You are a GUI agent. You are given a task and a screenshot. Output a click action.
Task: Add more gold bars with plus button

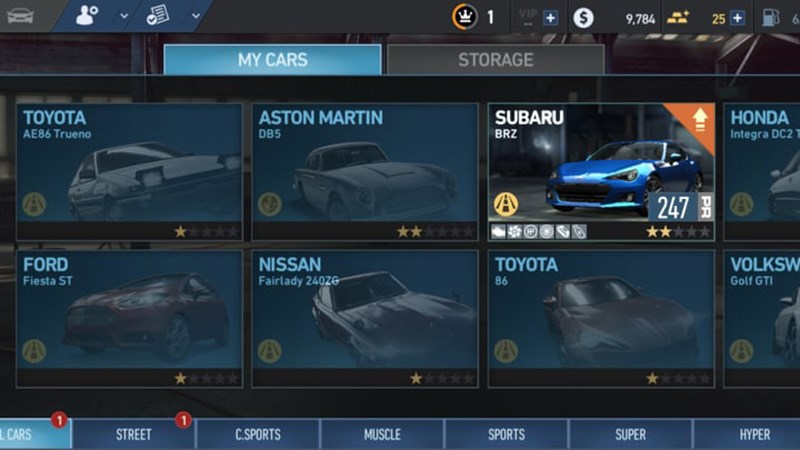[x=737, y=18]
